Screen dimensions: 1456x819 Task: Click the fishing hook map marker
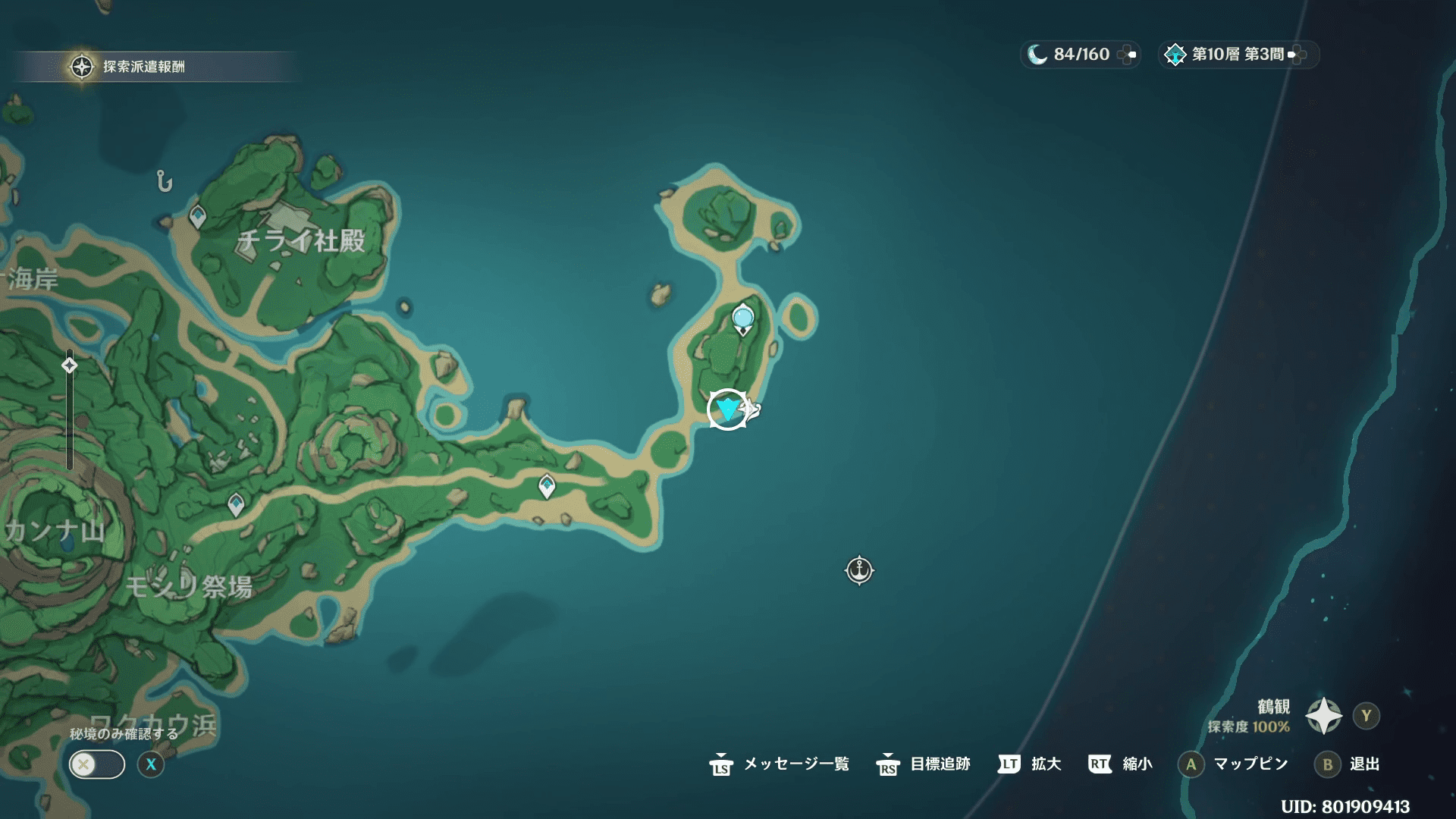pyautogui.click(x=165, y=181)
